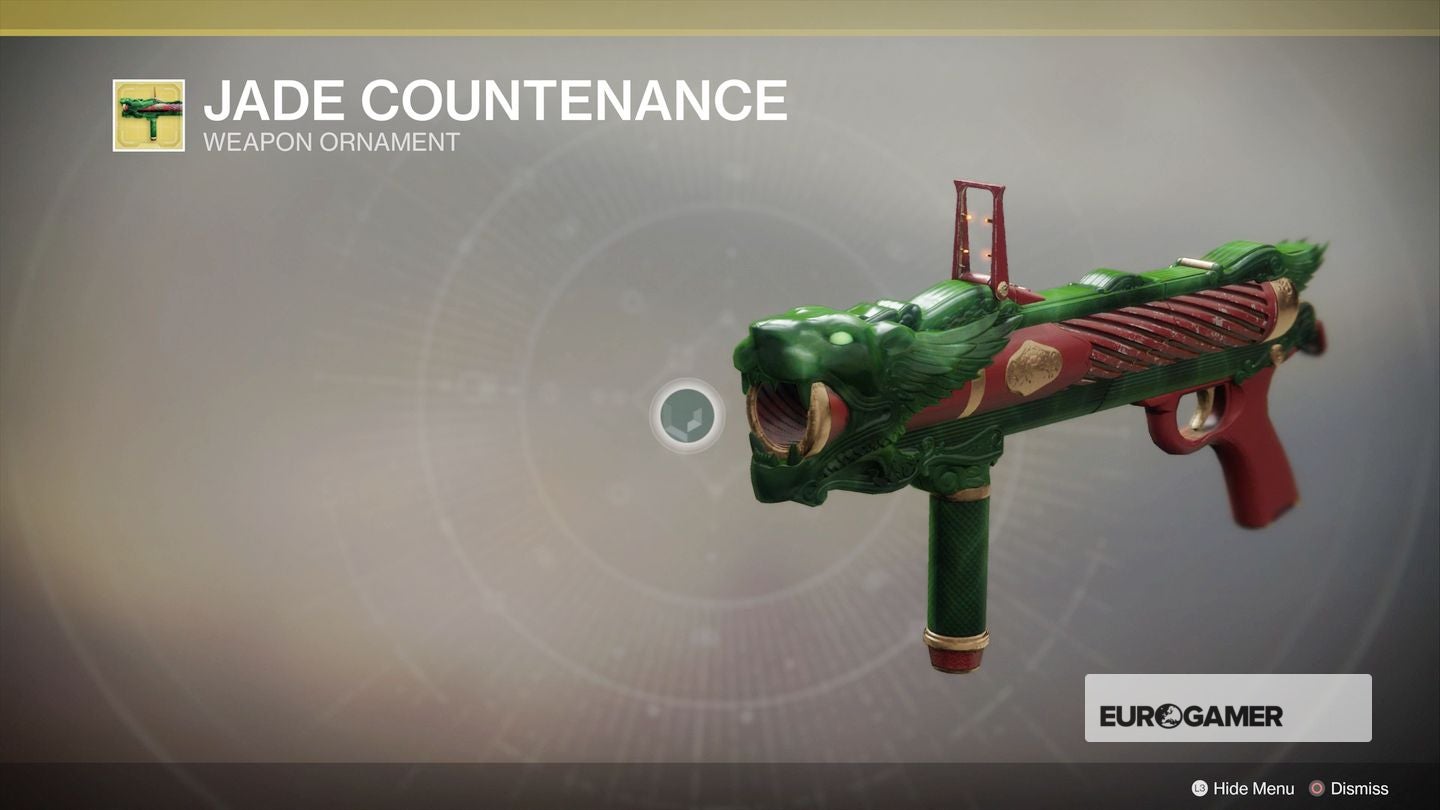Click the WEAPON ORNAMENT category label
The width and height of the screenshot is (1440, 810).
330,142
